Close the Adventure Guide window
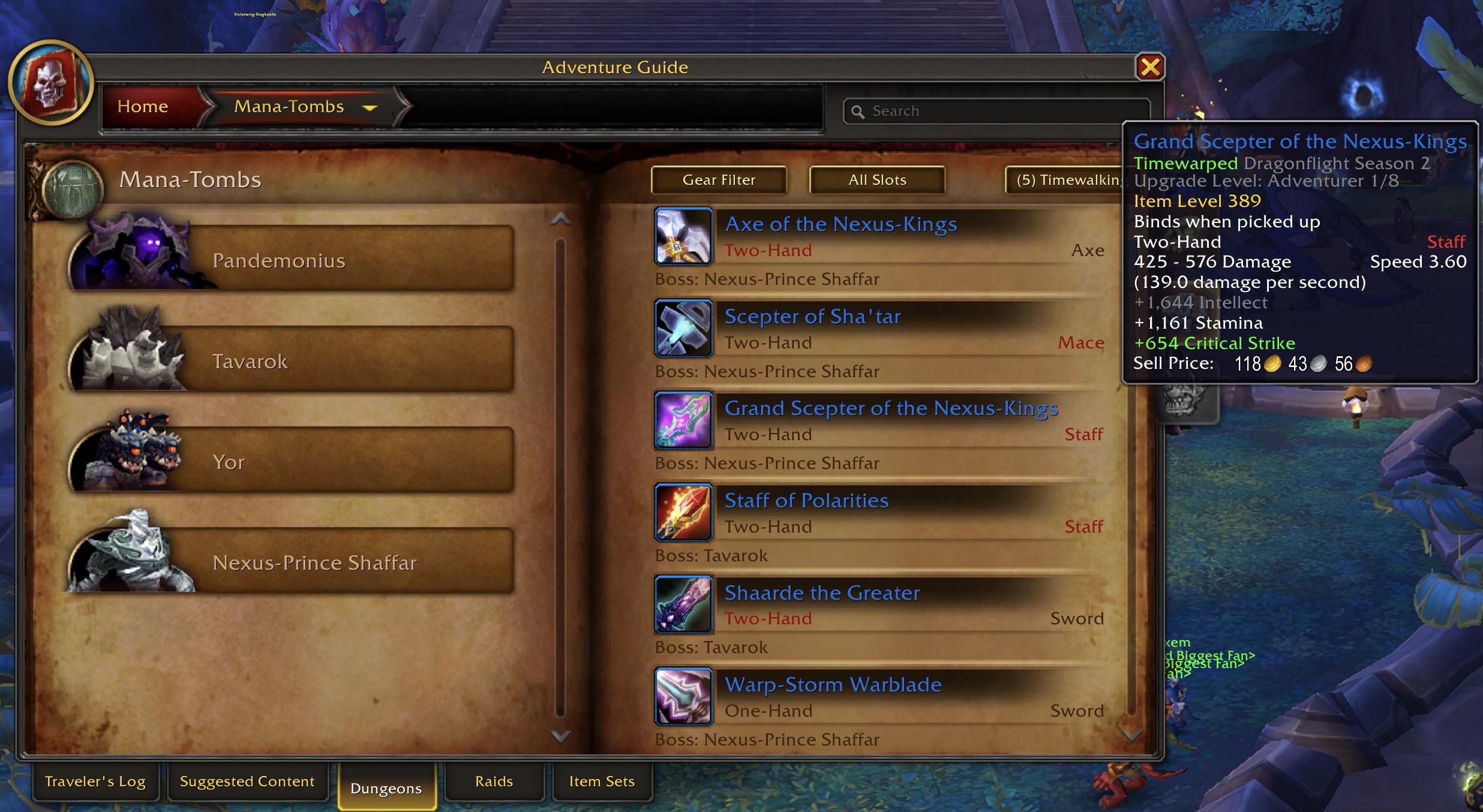1483x812 pixels. click(1149, 67)
